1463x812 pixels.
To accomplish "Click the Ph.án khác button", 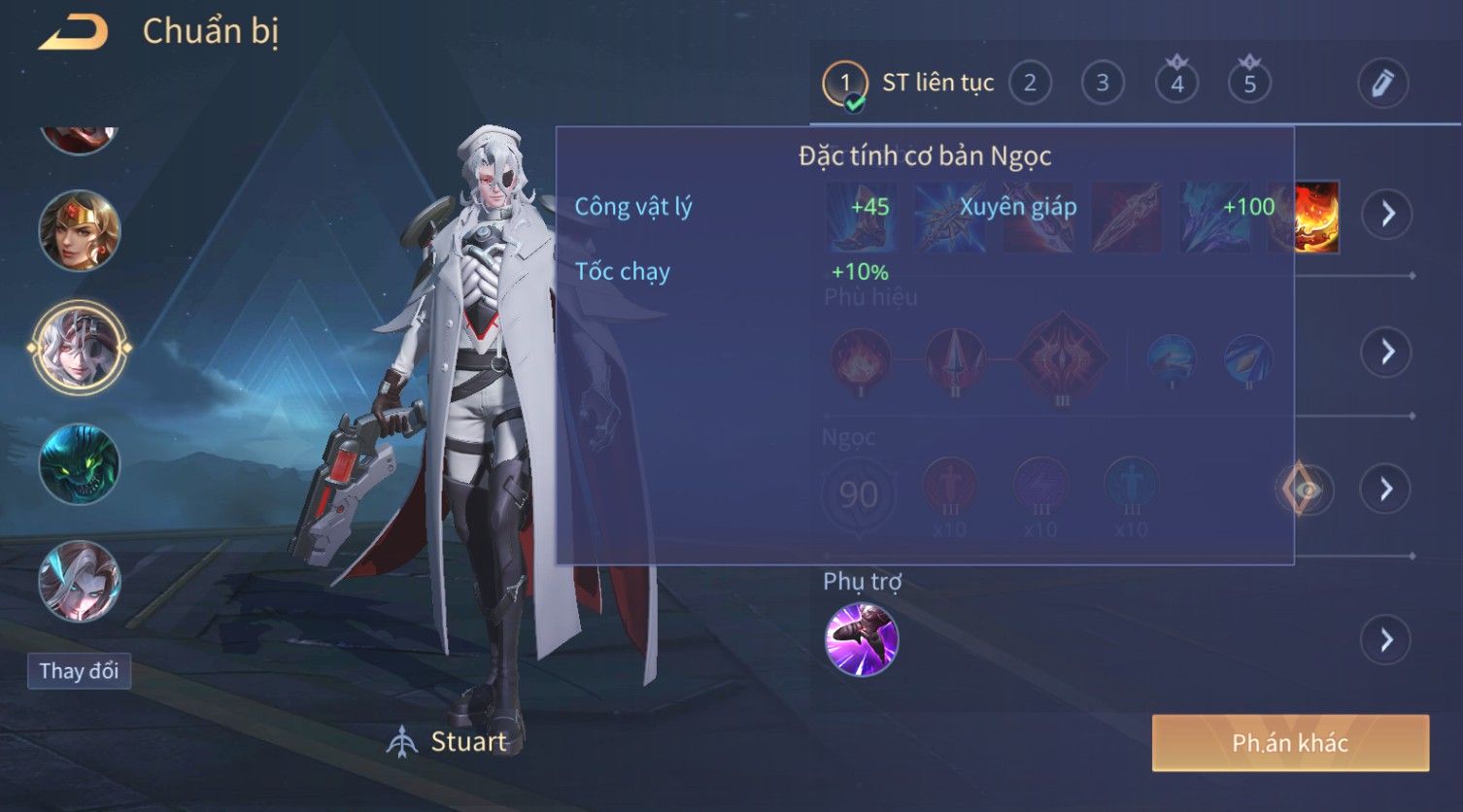I will tap(1290, 743).
